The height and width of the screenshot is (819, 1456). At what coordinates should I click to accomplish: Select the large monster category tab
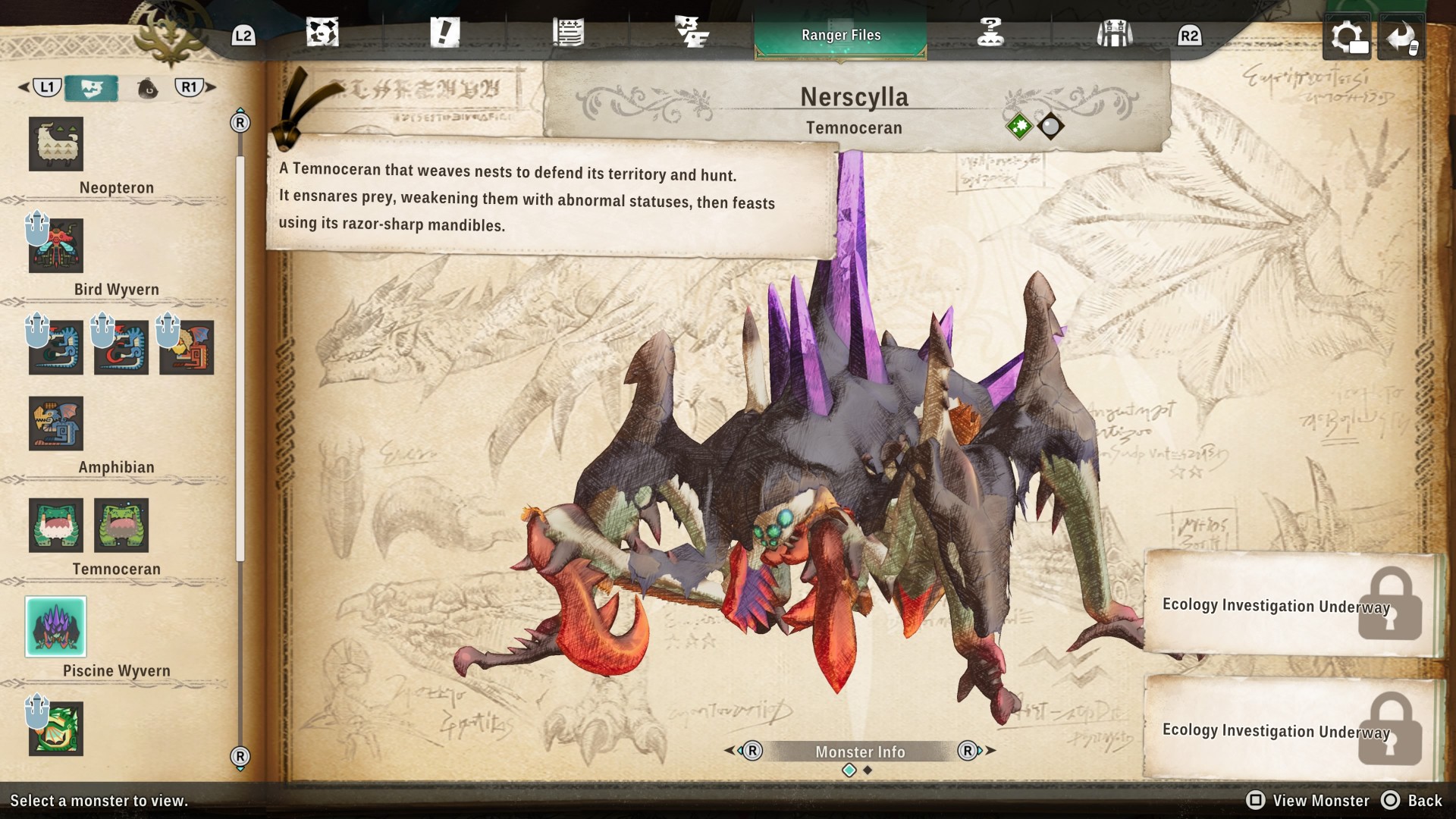(x=91, y=88)
